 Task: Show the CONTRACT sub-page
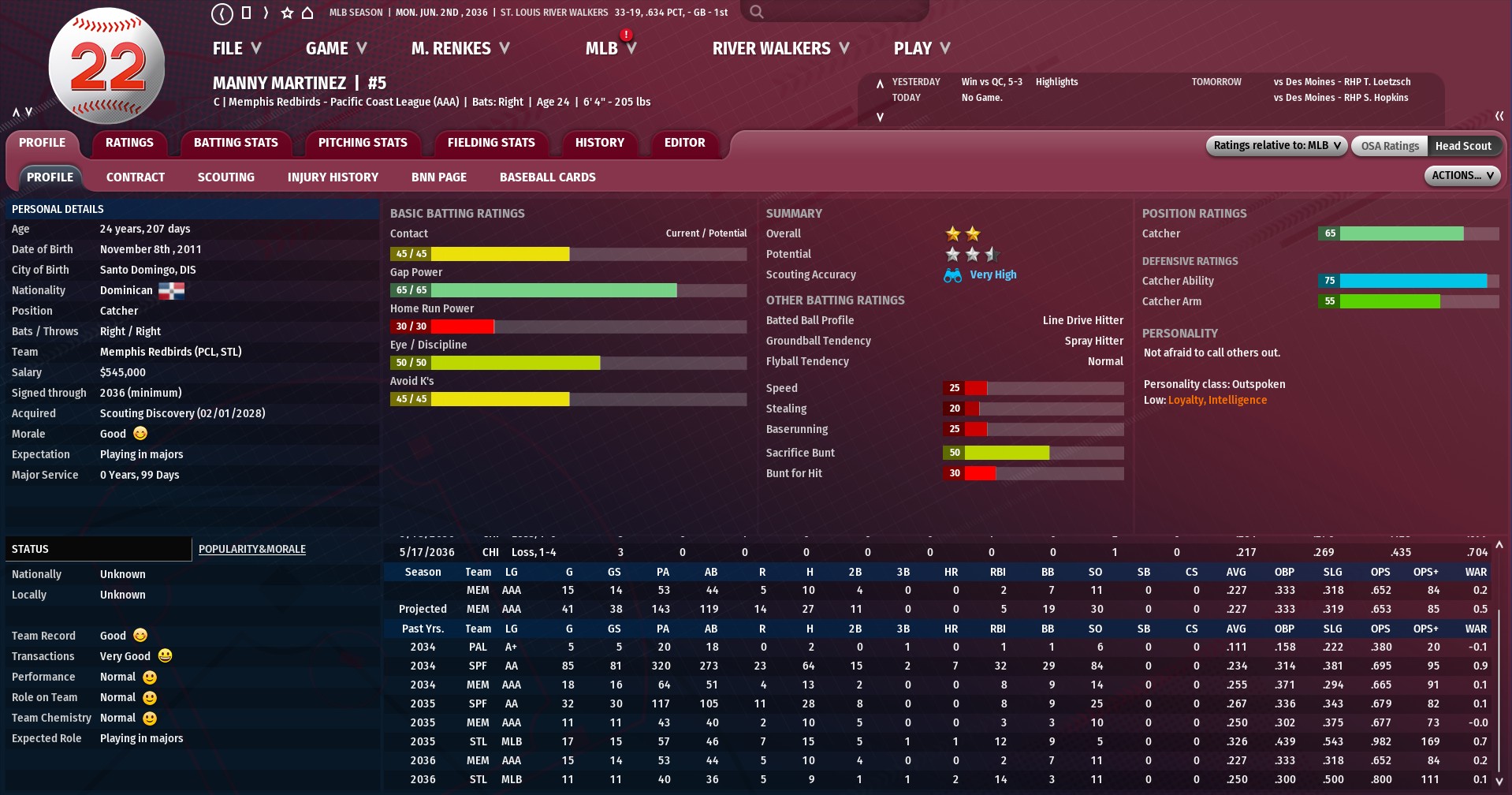click(136, 177)
